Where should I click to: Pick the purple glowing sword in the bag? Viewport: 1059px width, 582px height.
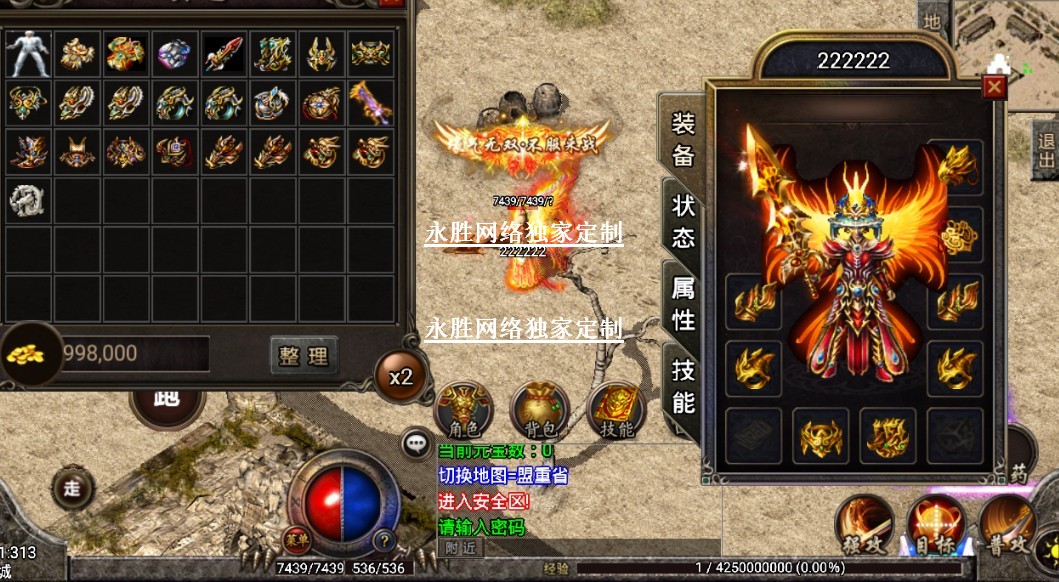point(371,102)
